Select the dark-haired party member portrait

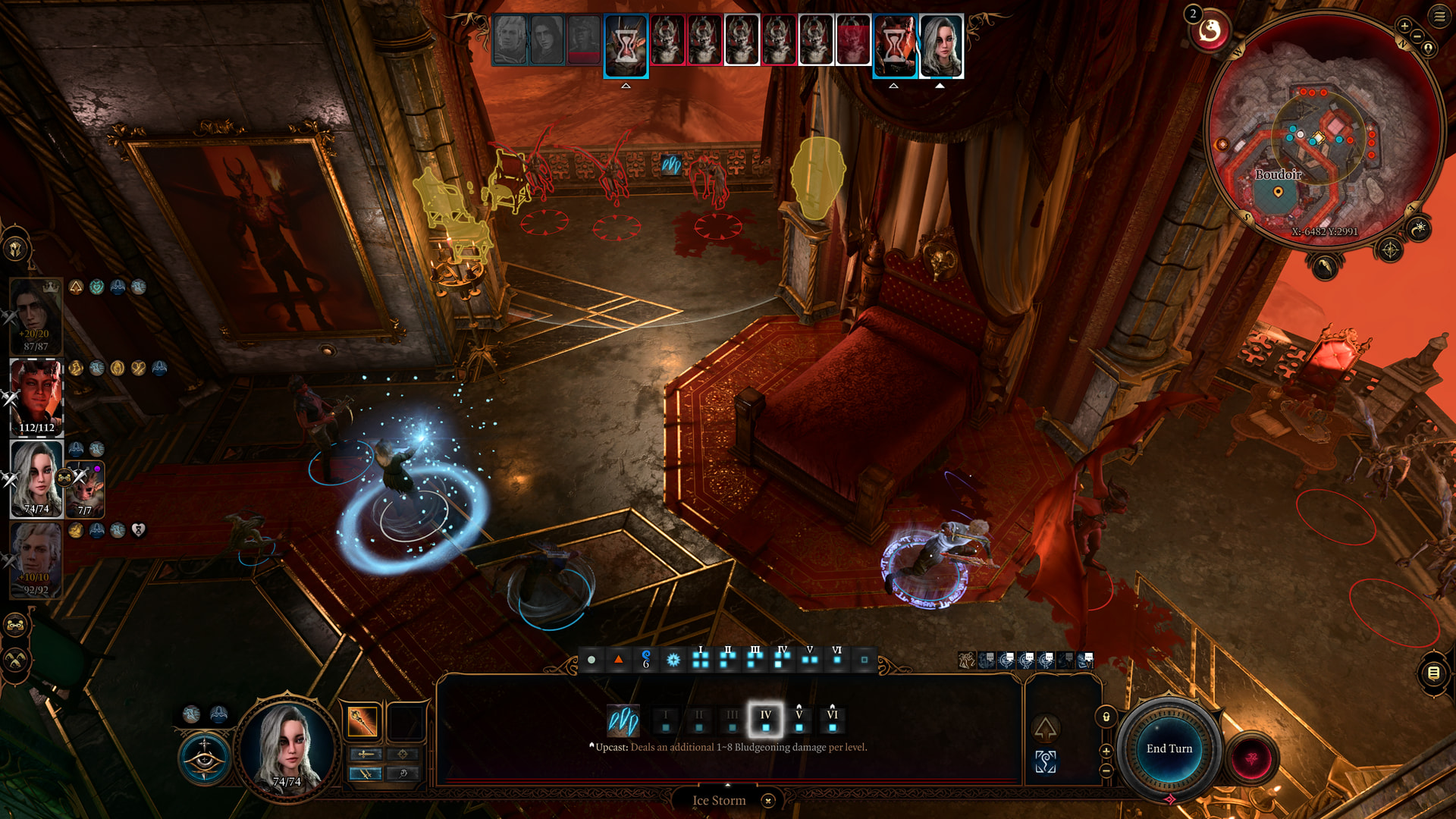tap(36, 315)
